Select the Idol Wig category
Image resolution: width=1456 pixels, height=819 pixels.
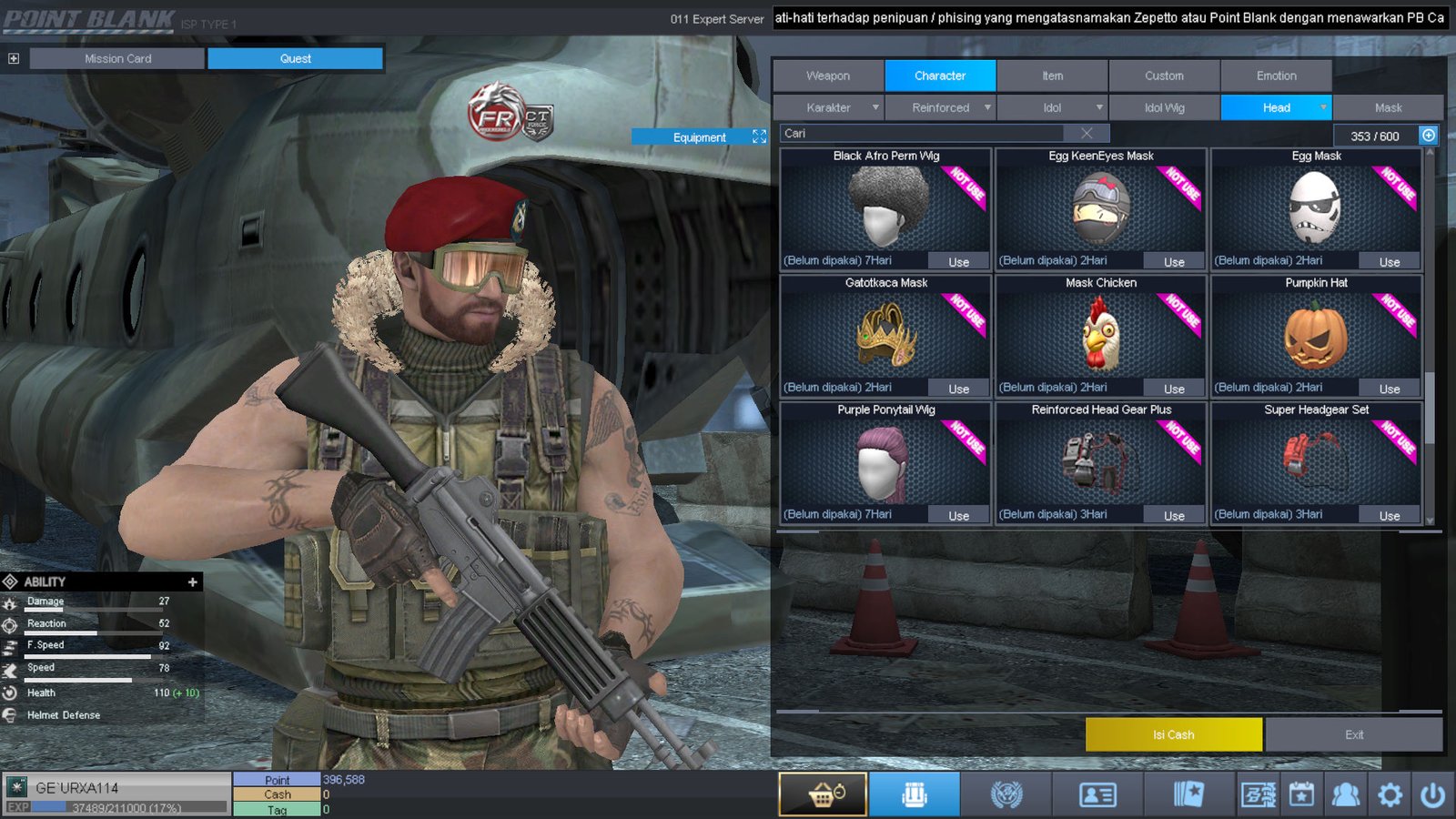(x=1164, y=107)
